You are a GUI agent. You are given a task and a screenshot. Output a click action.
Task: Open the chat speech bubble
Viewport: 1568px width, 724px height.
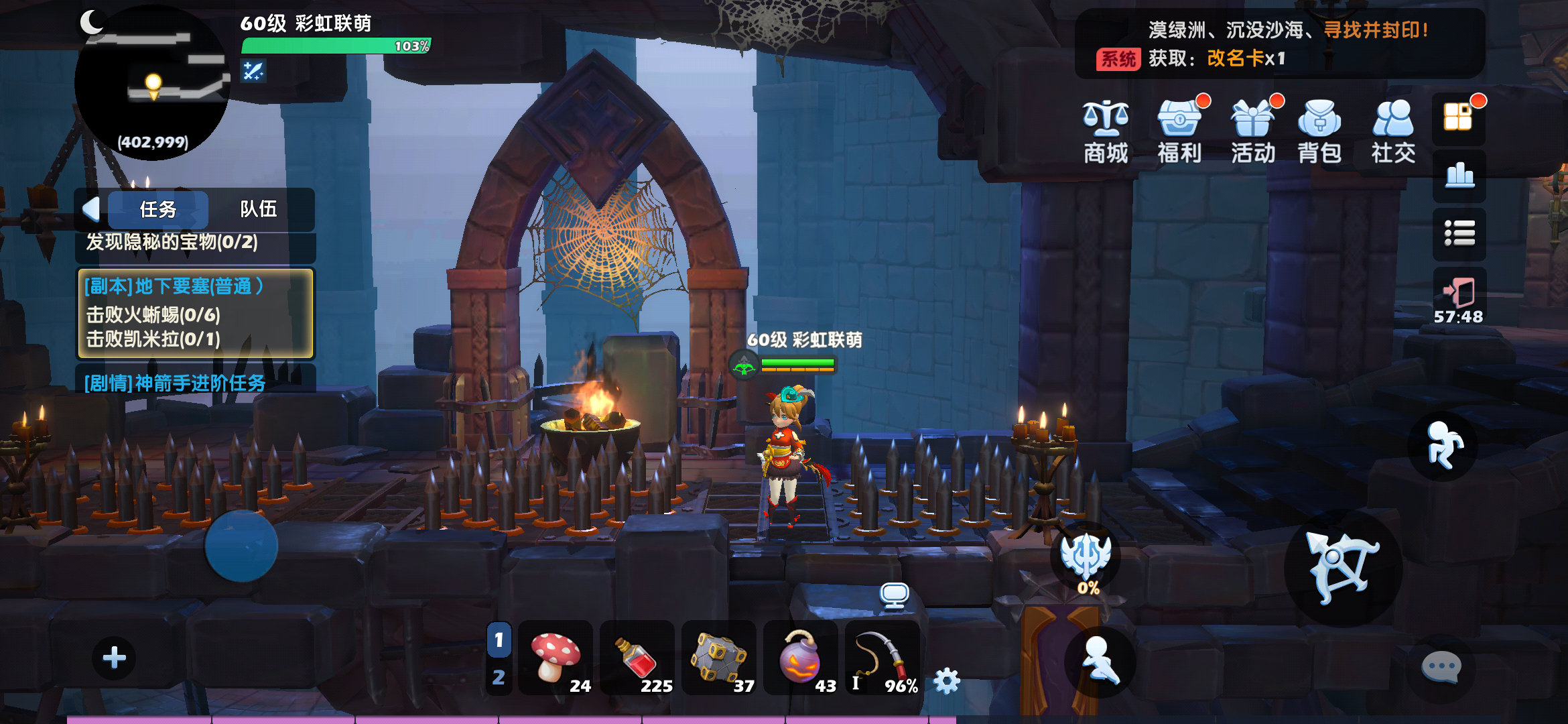[x=1441, y=667]
